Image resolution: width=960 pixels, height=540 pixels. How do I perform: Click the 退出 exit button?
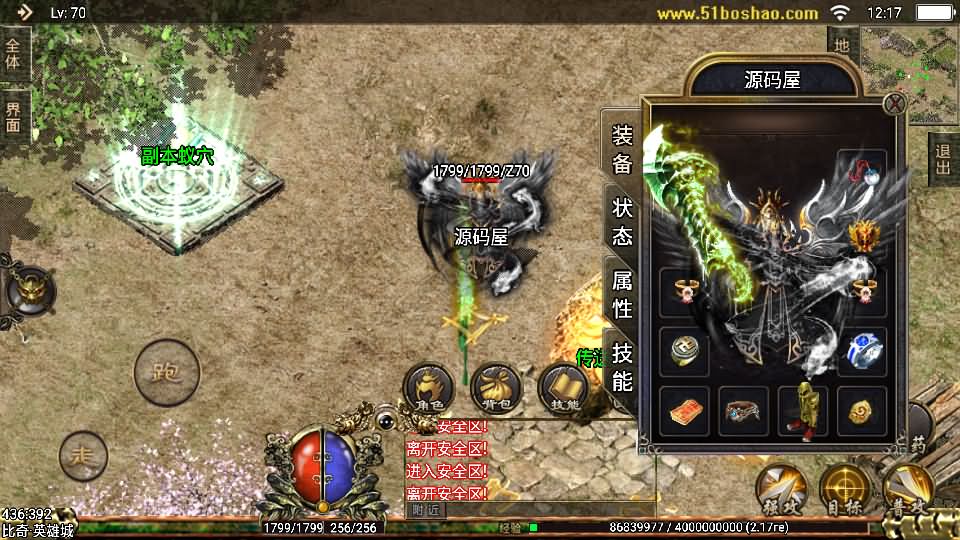tap(942, 158)
